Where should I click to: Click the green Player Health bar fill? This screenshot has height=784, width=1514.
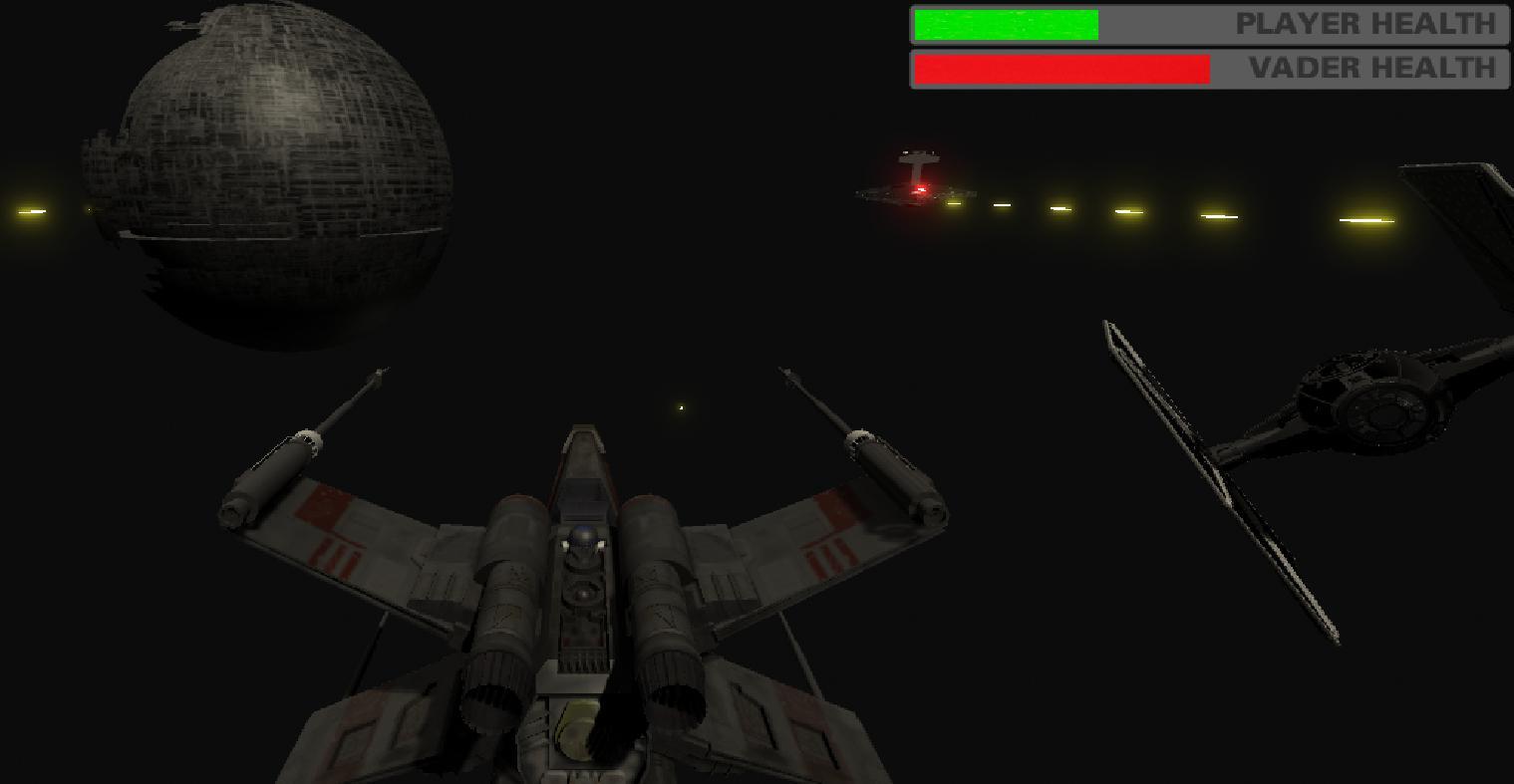coord(1005,24)
